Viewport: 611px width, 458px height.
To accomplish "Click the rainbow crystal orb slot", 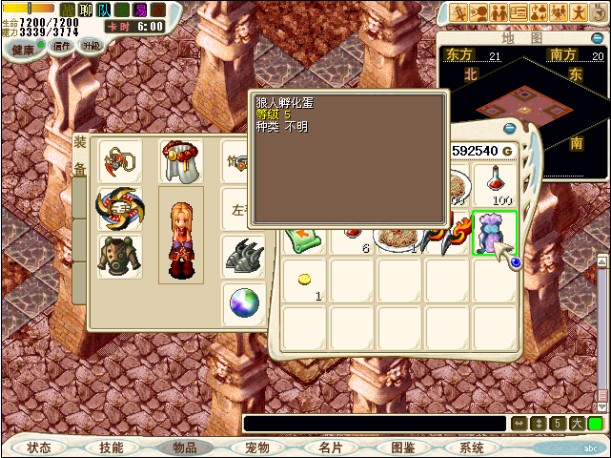I will click(x=243, y=303).
